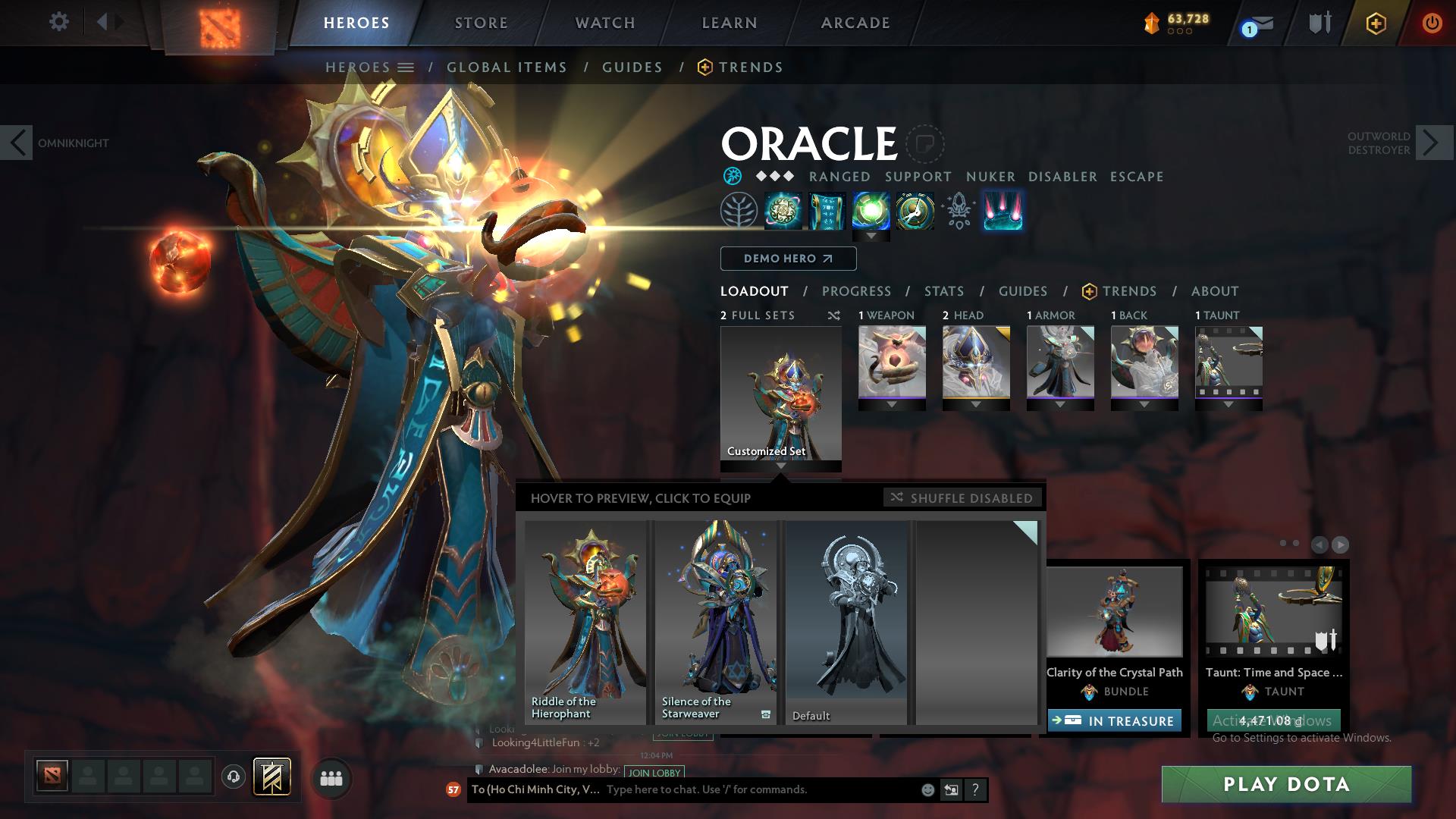This screenshot has height=819, width=1456.
Task: Expand the Armor slot item dropdown
Action: click(1060, 405)
